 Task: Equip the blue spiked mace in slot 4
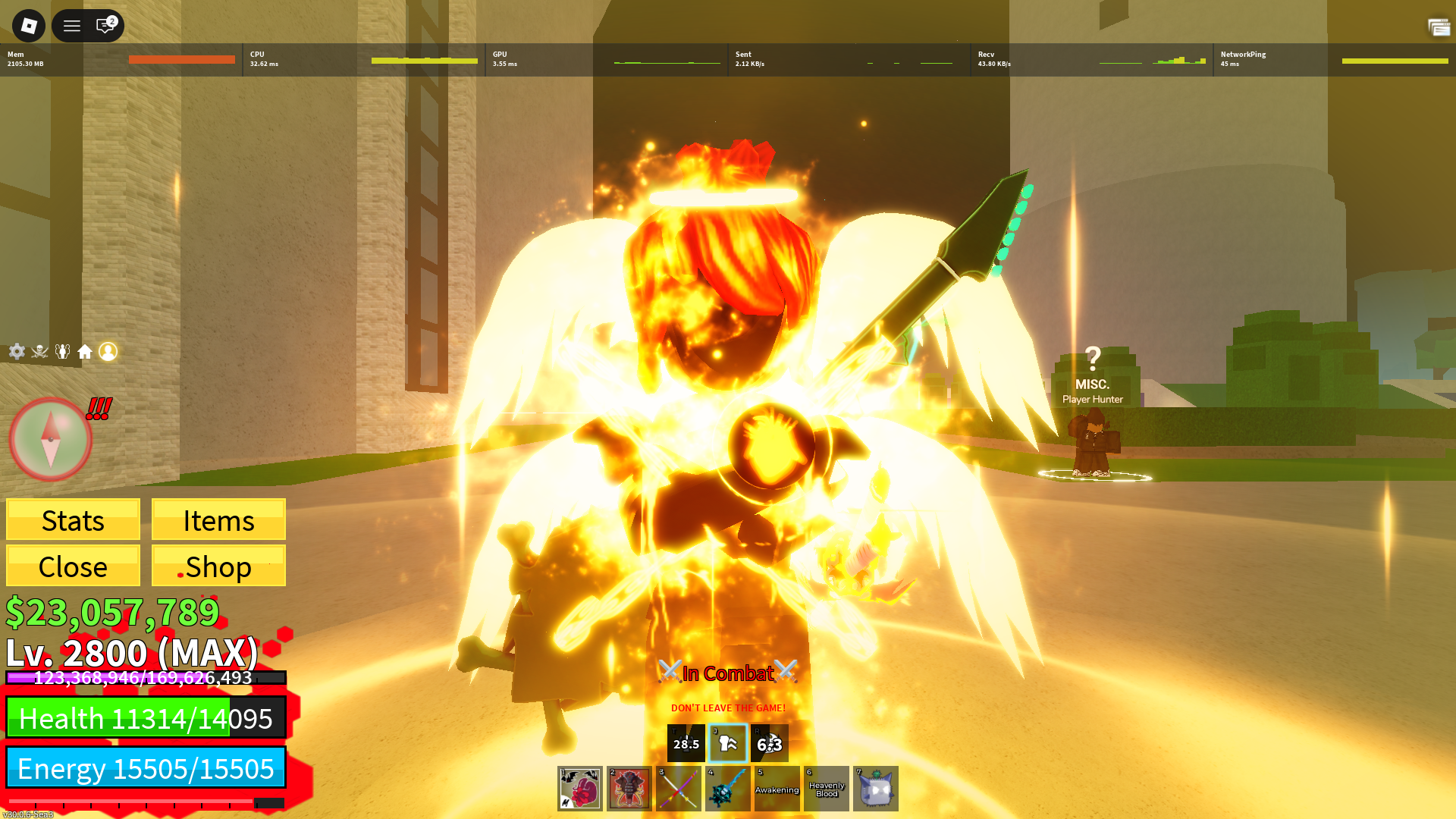728,789
